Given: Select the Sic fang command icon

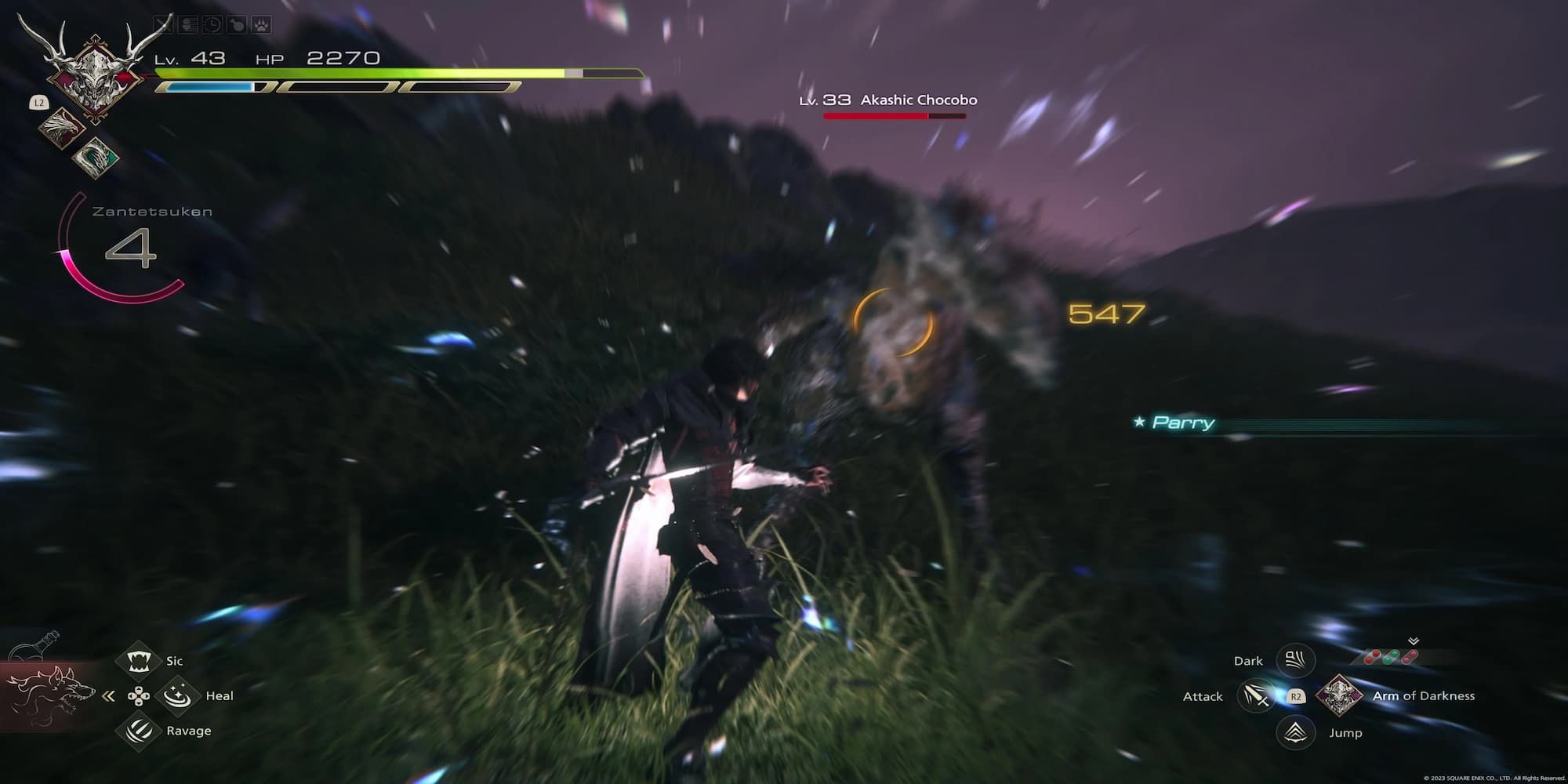Looking at the screenshot, I should tap(139, 660).
